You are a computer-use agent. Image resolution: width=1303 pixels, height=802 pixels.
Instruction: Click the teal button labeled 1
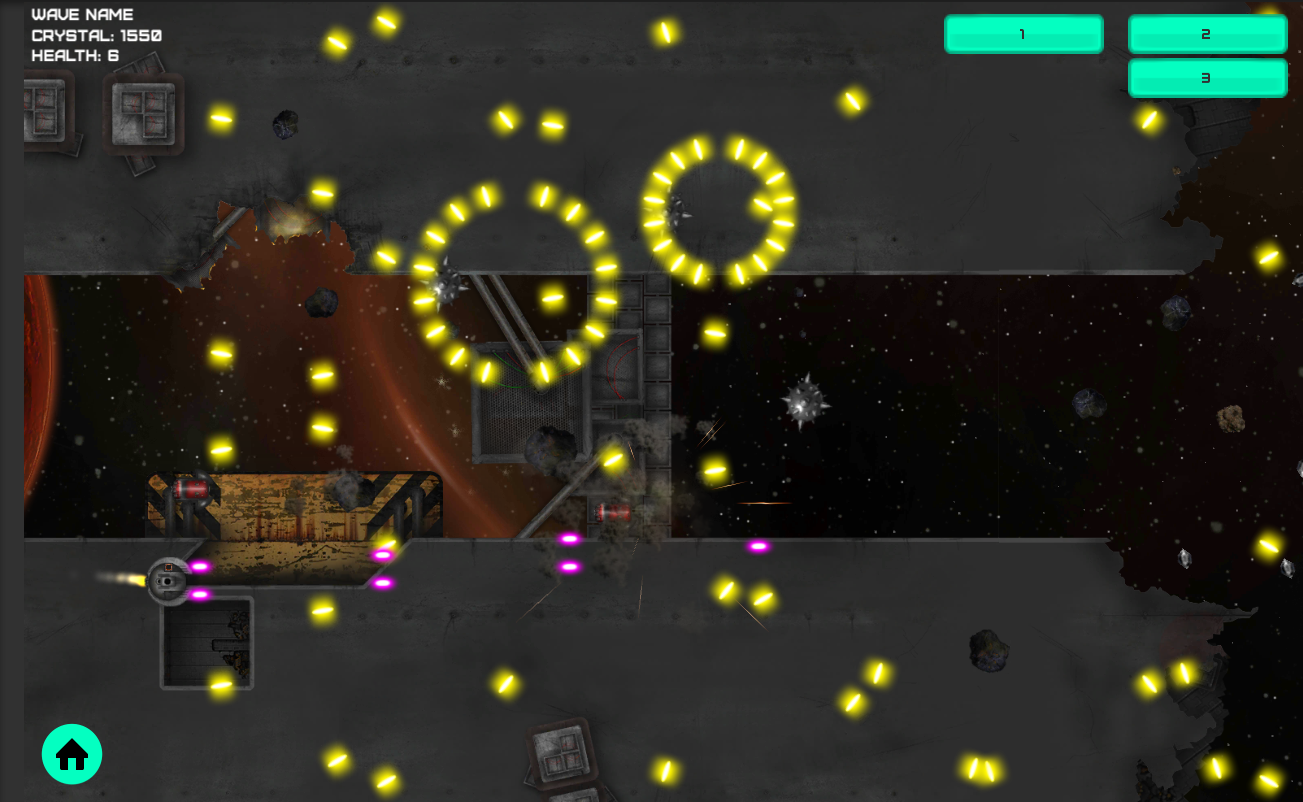pyautogui.click(x=1023, y=34)
